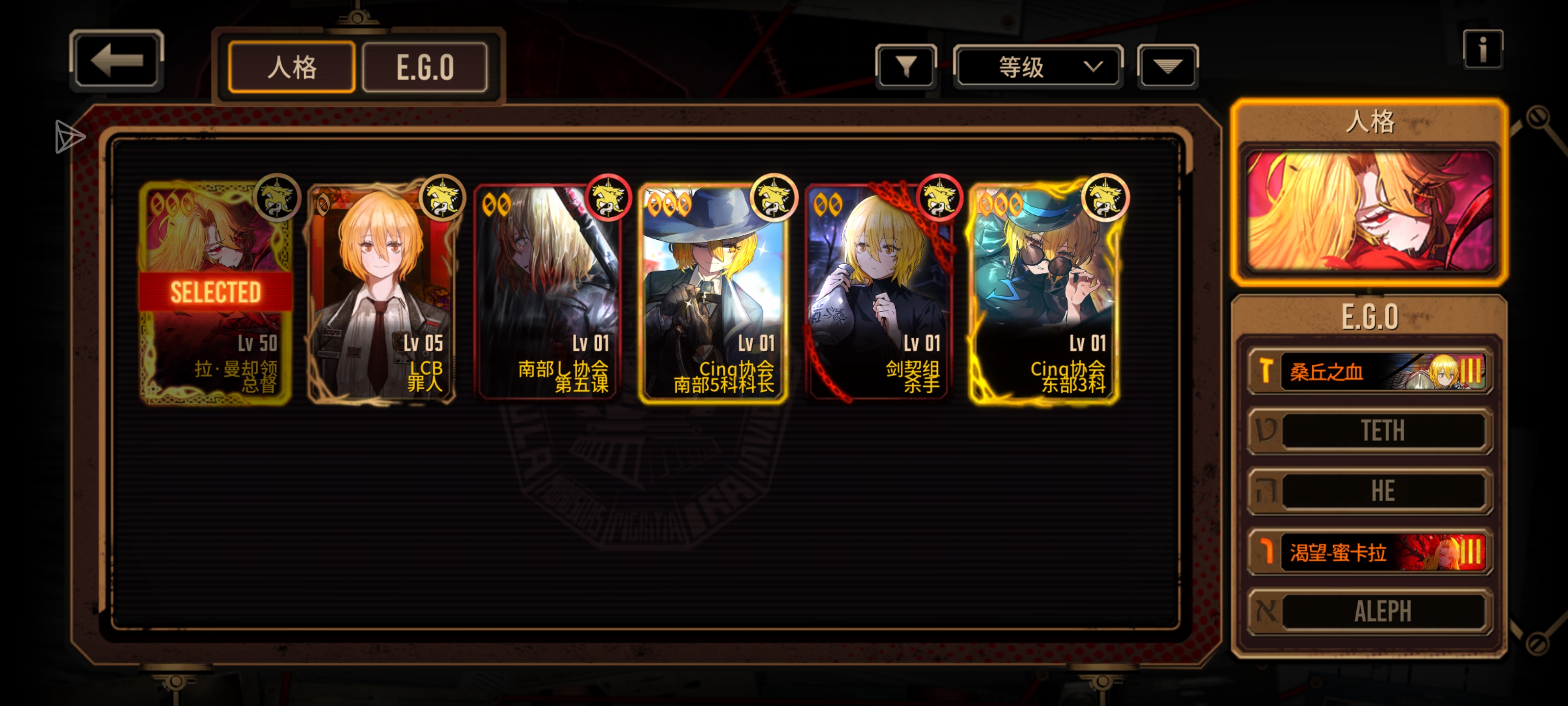Open the funnel filter button
1568x706 pixels.
click(x=905, y=66)
